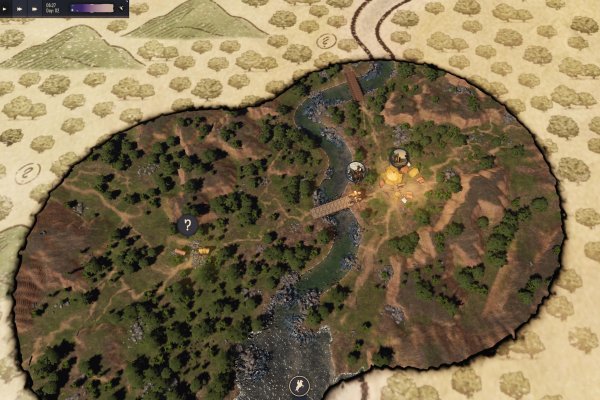Select the circular portrait marker by the river

355,171
